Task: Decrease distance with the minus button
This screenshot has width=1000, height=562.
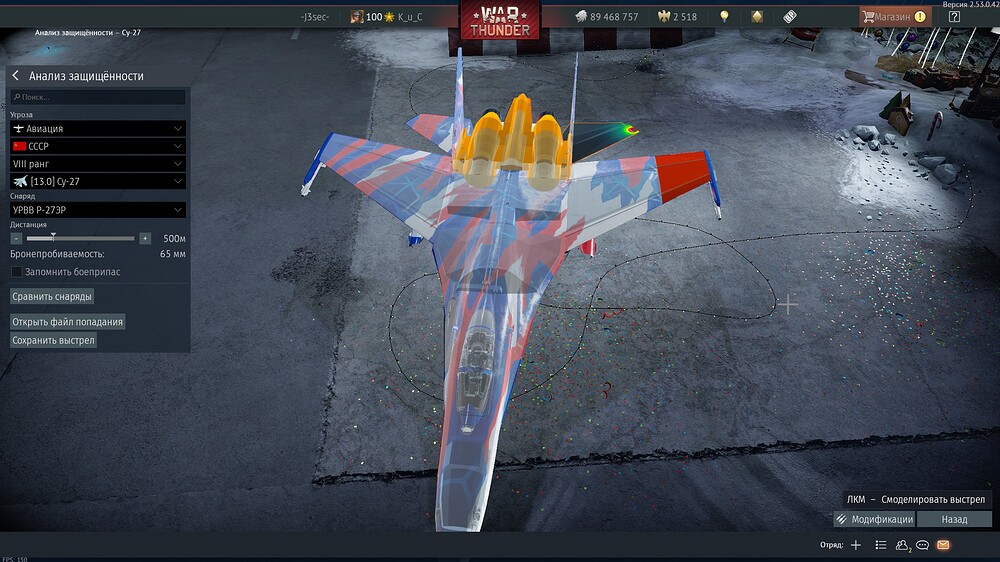Action: (16, 239)
